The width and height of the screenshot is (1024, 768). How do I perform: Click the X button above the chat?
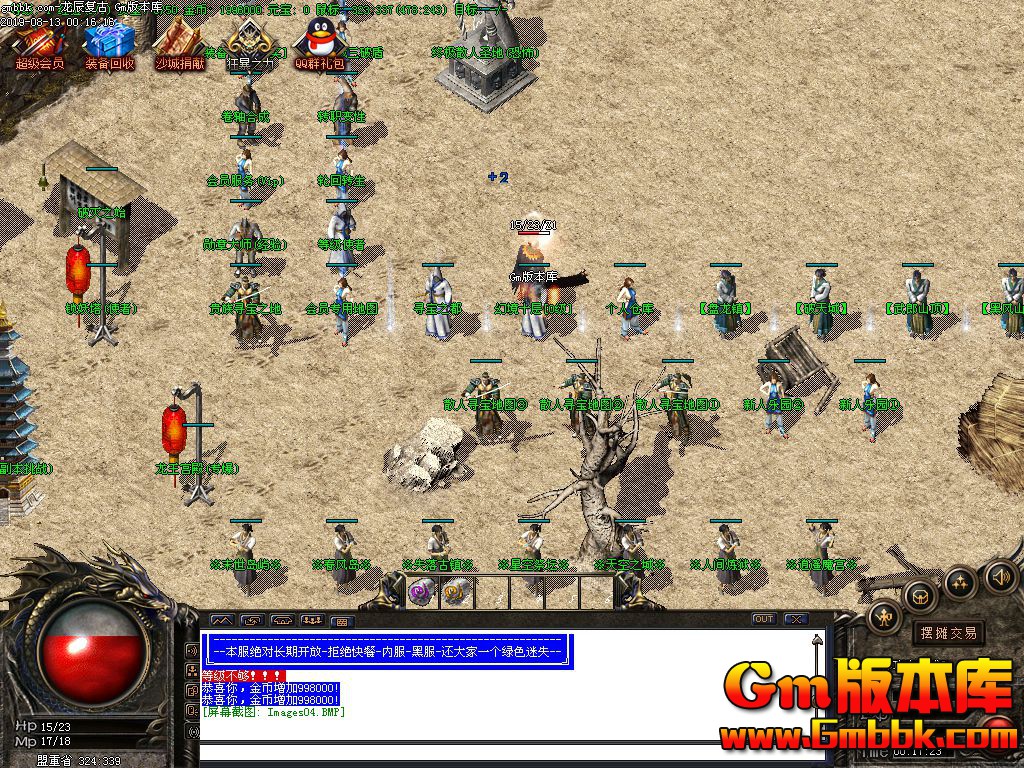[x=796, y=619]
